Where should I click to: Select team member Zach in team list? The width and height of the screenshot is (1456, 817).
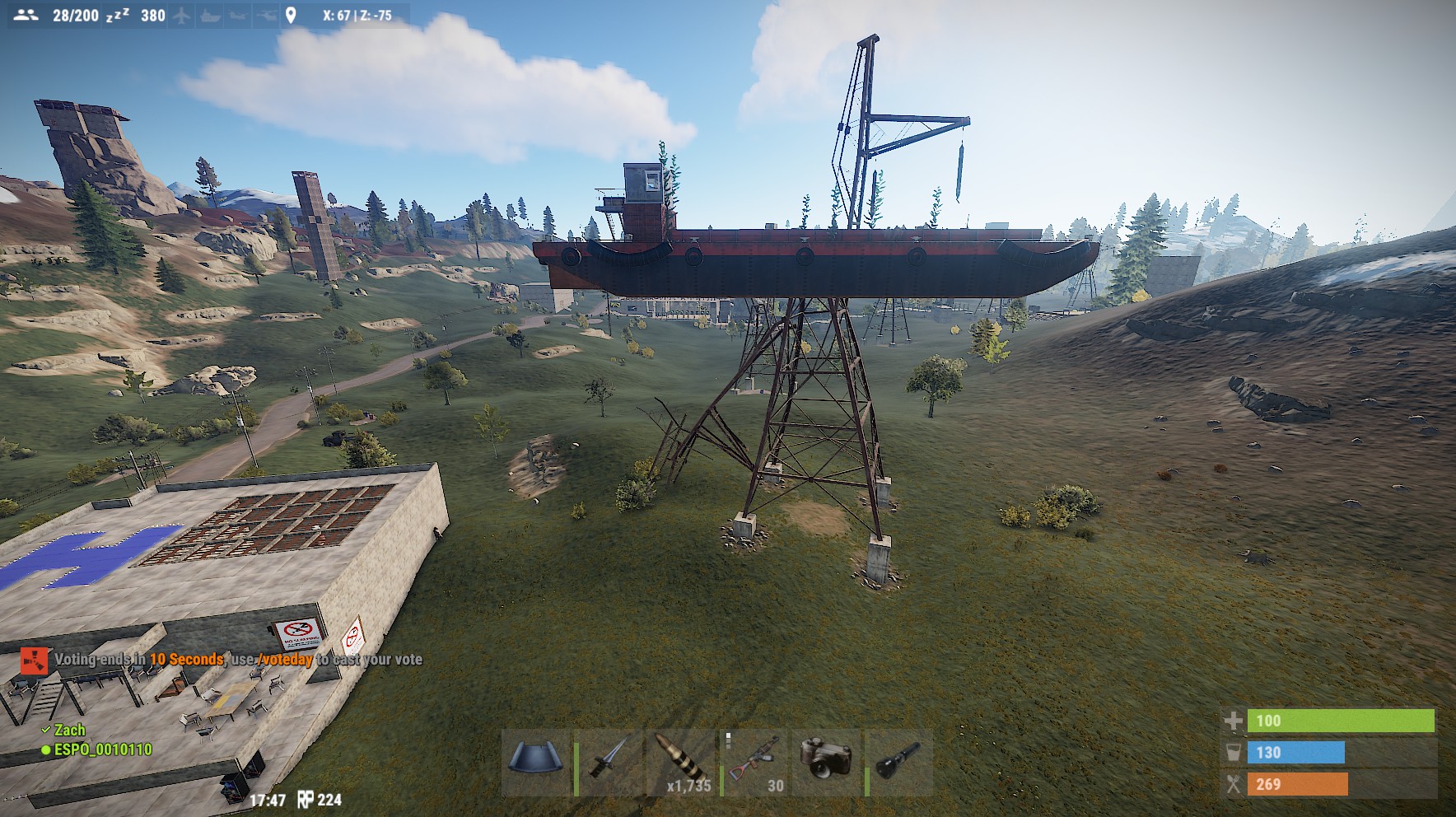(69, 730)
